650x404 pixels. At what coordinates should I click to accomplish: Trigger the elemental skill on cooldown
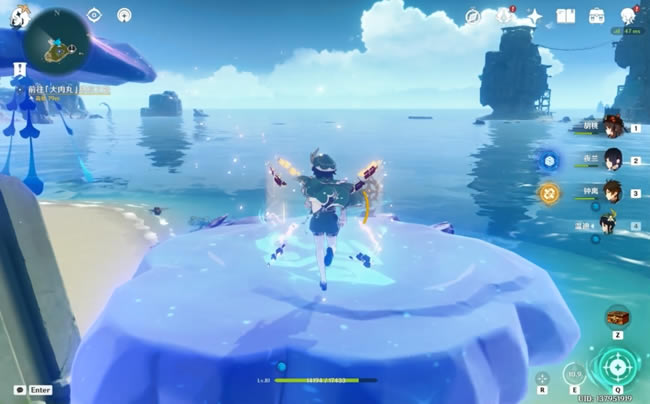(x=574, y=374)
